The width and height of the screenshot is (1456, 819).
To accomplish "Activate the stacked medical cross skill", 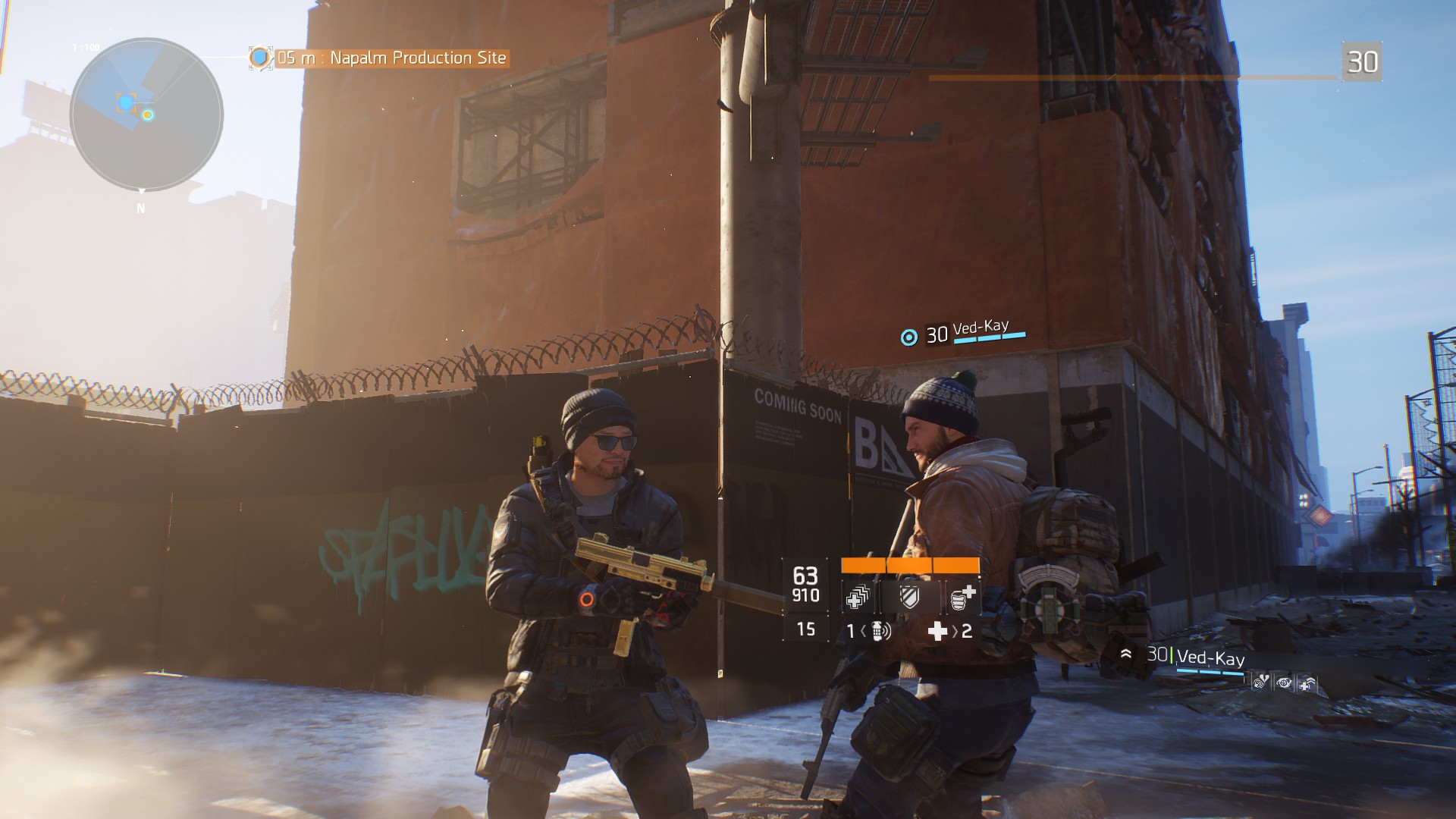I will click(858, 597).
